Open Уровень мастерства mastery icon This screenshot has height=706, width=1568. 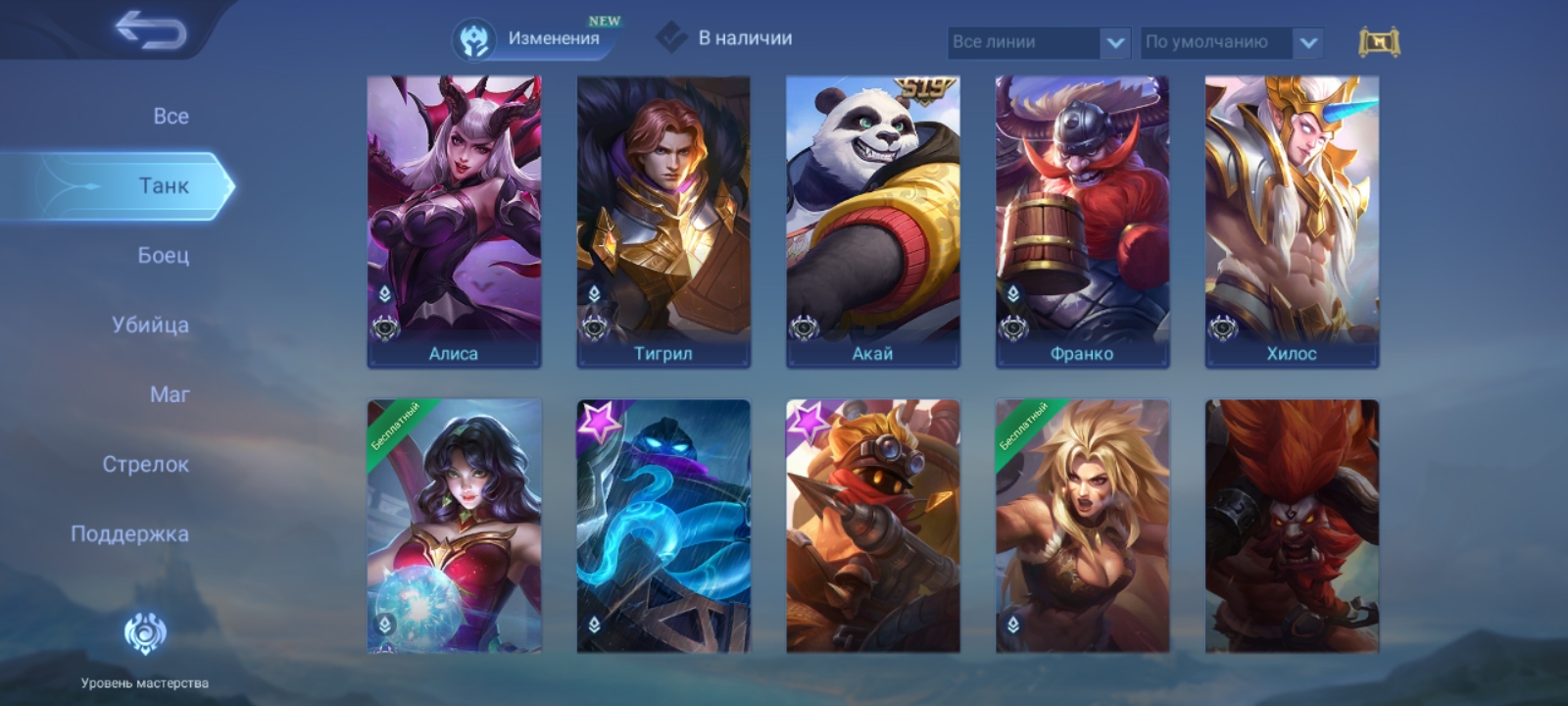point(145,635)
